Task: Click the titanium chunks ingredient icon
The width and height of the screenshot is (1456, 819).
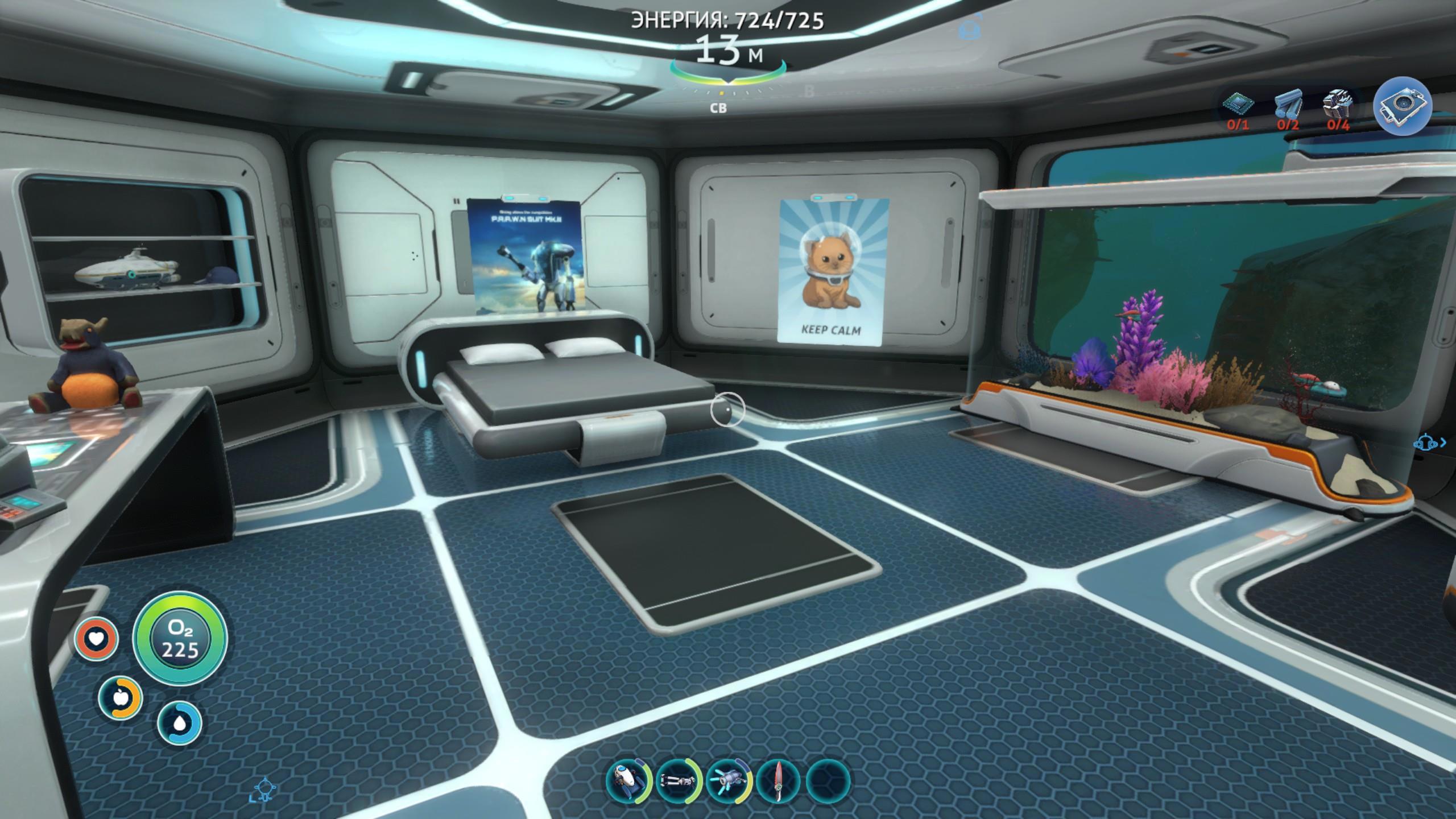Action: click(1337, 106)
